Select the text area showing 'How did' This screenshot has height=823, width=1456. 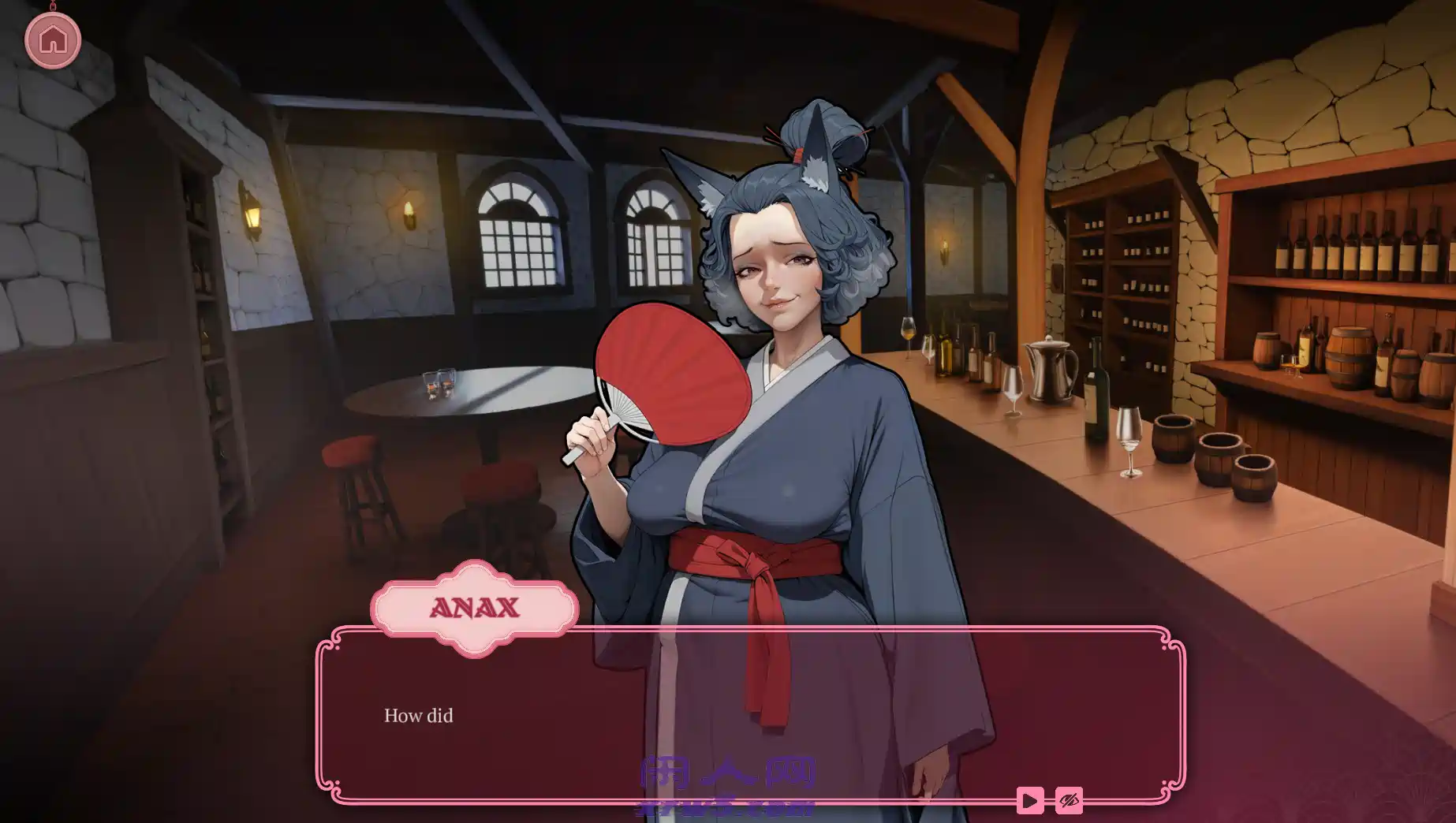418,717
